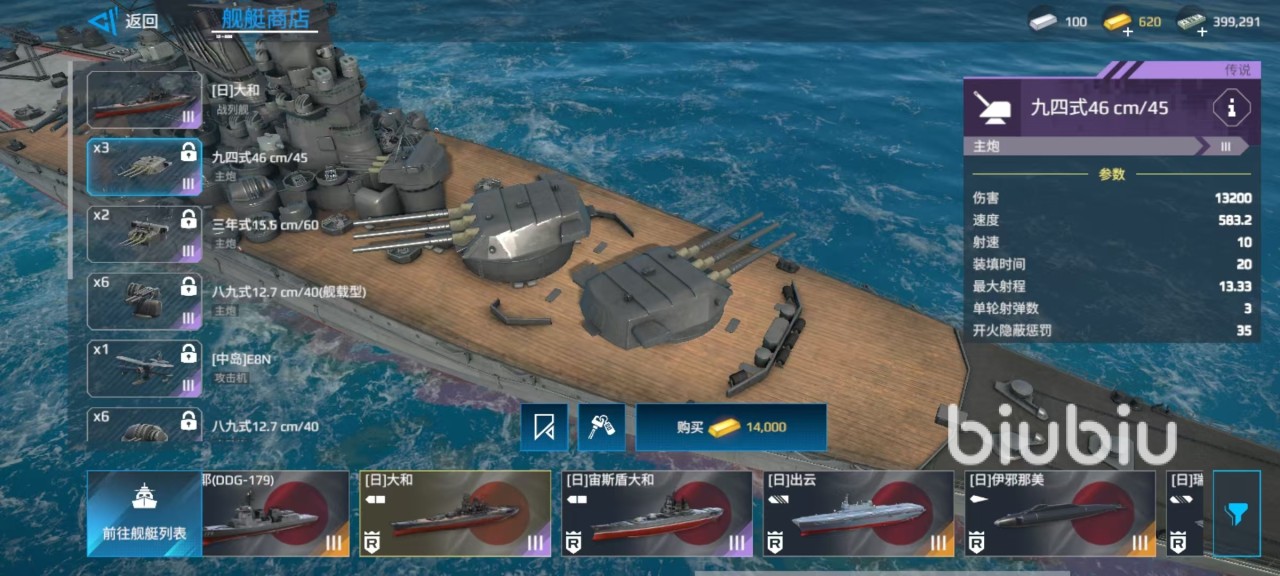Select the [日]宙斯盾大和 ship card
This screenshot has height=576, width=1280.
coord(656,513)
